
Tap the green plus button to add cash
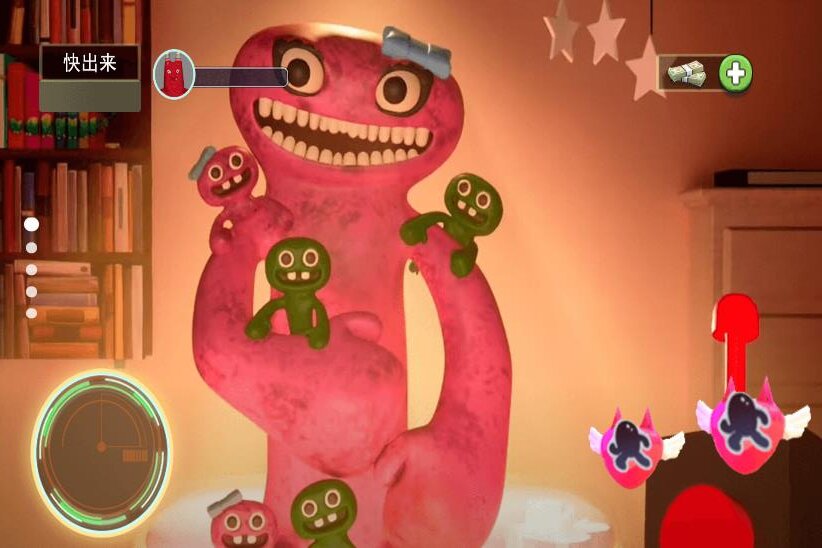click(x=736, y=73)
